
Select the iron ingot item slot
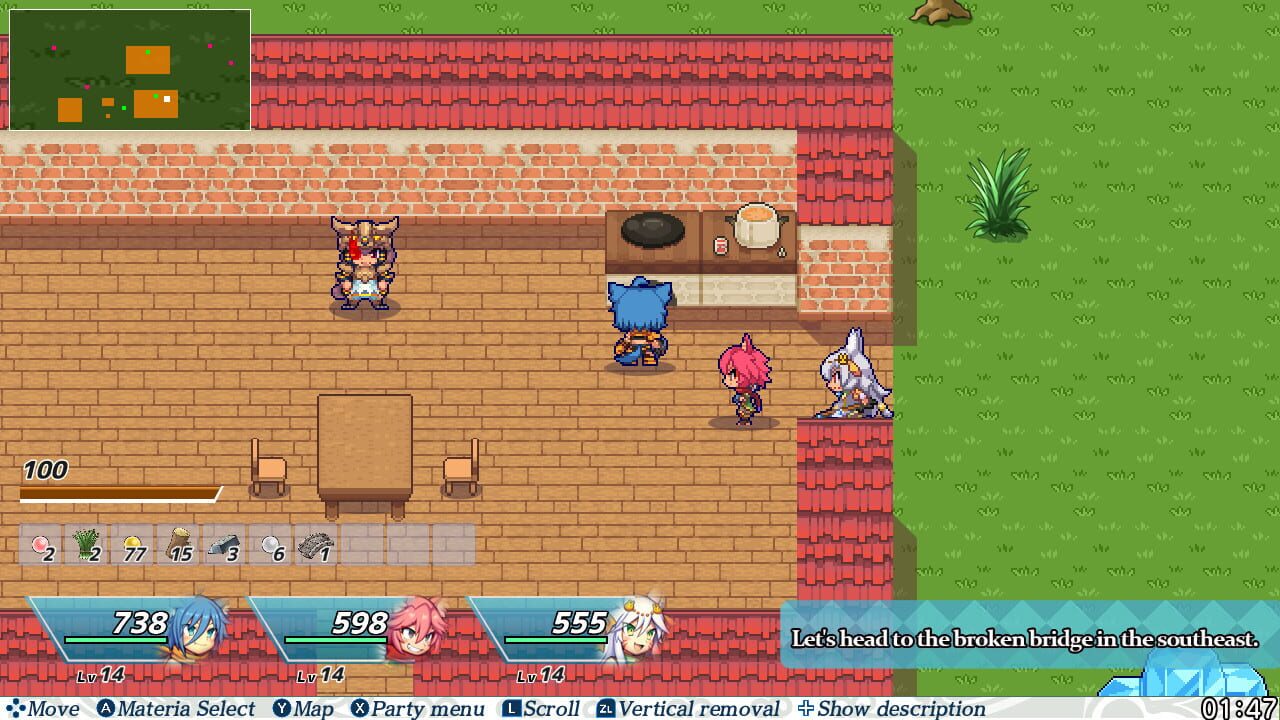pyautogui.click(x=226, y=548)
